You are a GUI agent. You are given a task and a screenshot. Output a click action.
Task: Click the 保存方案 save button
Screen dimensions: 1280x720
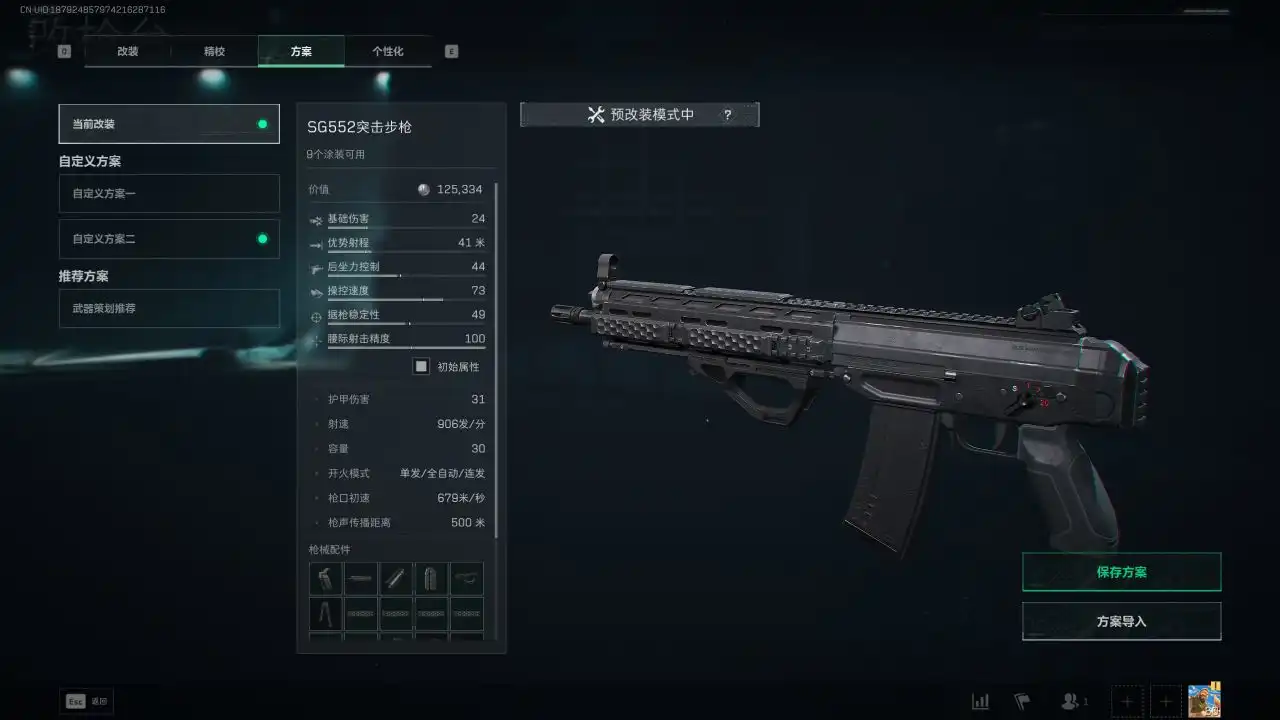tap(1121, 571)
